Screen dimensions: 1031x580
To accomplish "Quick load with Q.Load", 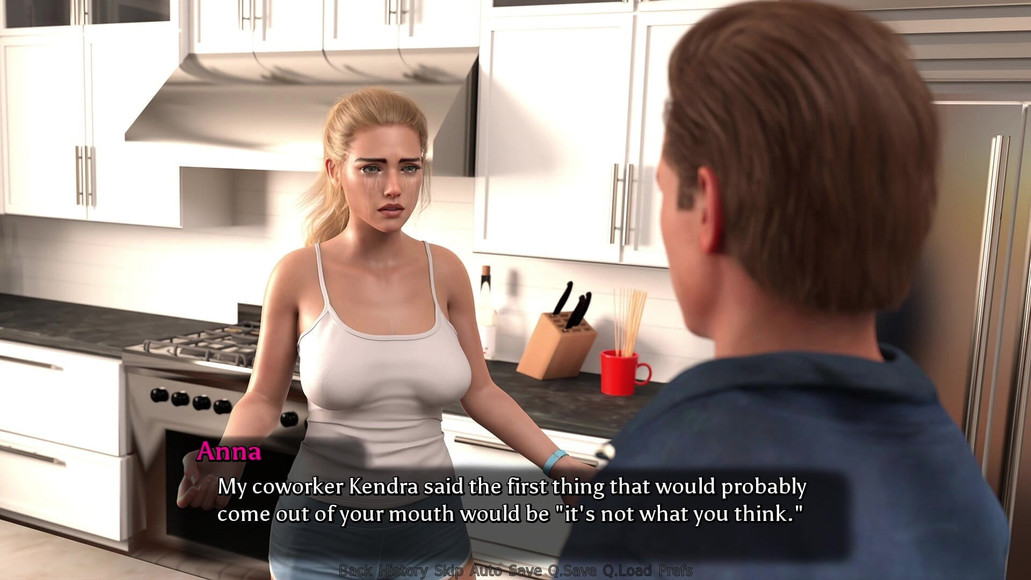I will click(x=626, y=571).
